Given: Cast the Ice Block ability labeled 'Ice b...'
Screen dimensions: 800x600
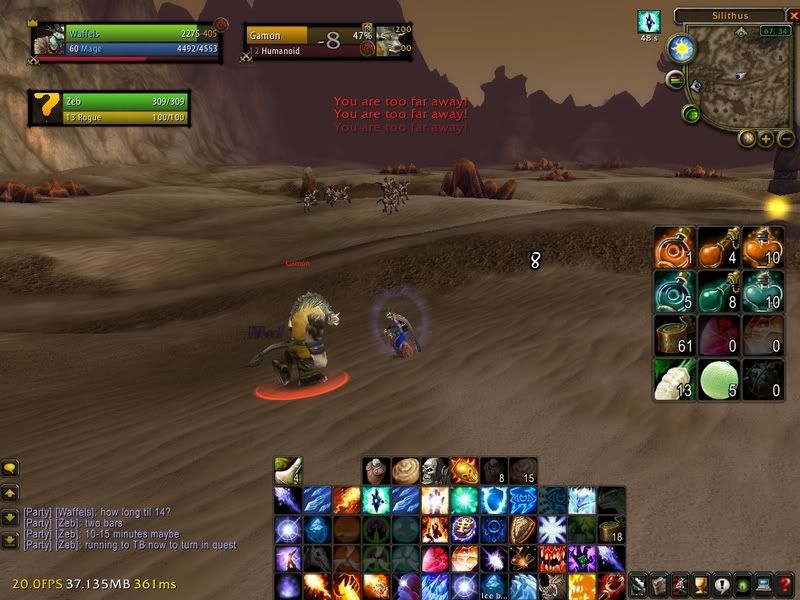Looking at the screenshot, I should click(466, 586).
